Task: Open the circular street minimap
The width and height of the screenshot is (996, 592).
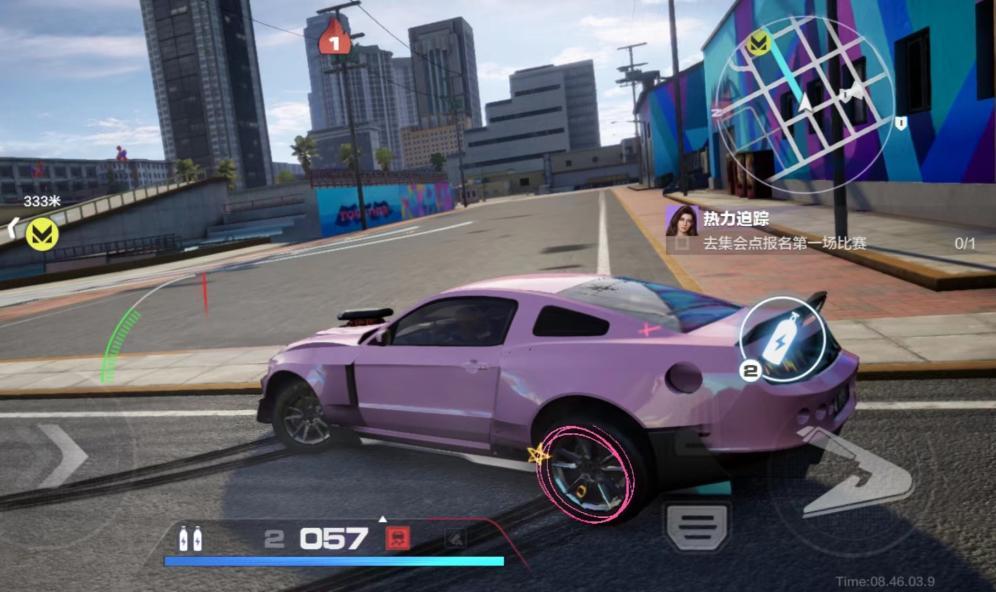Action: (805, 104)
